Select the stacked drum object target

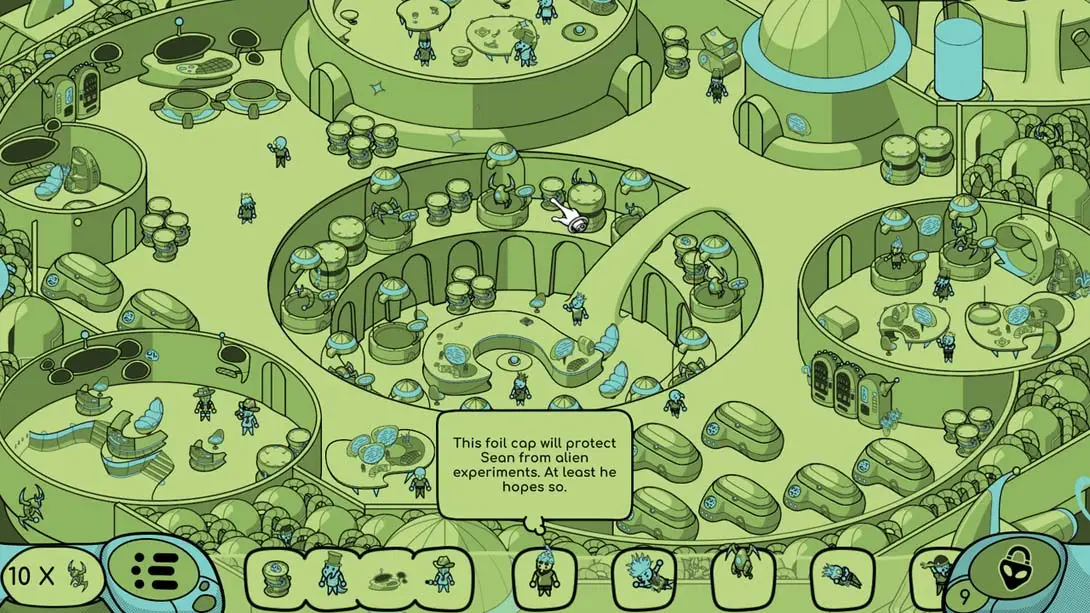275,578
